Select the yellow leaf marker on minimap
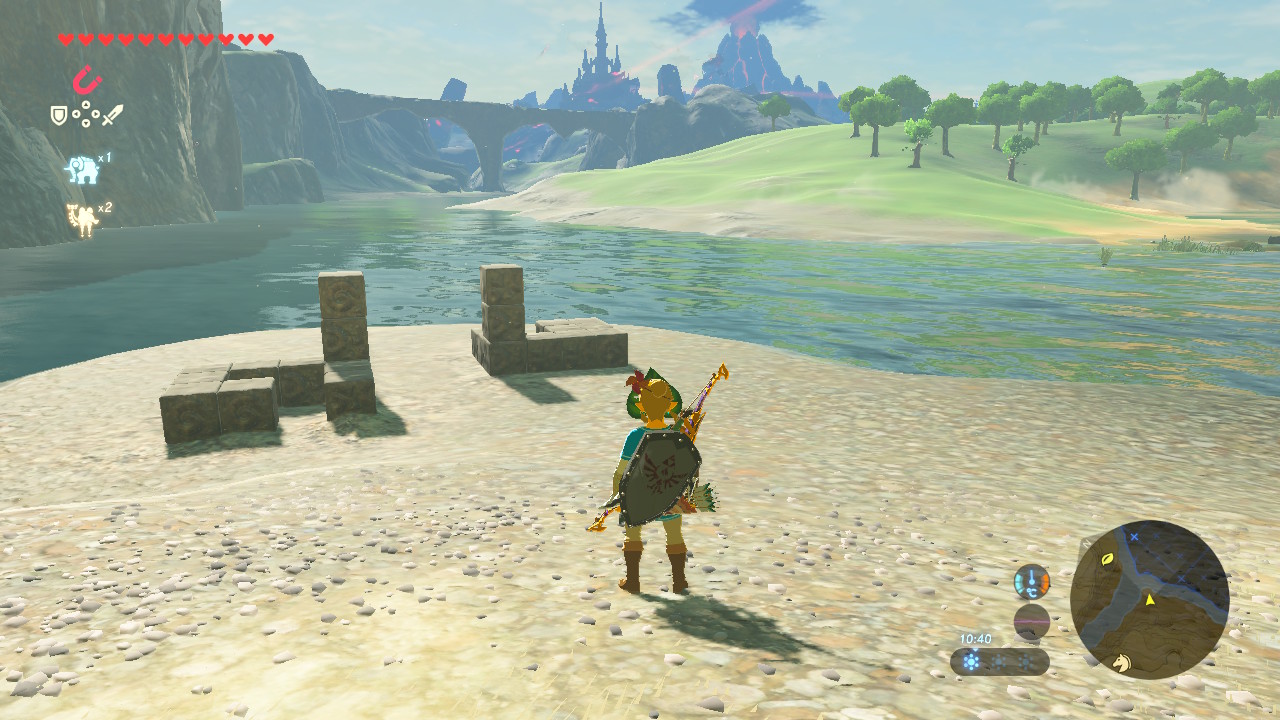 (1108, 559)
